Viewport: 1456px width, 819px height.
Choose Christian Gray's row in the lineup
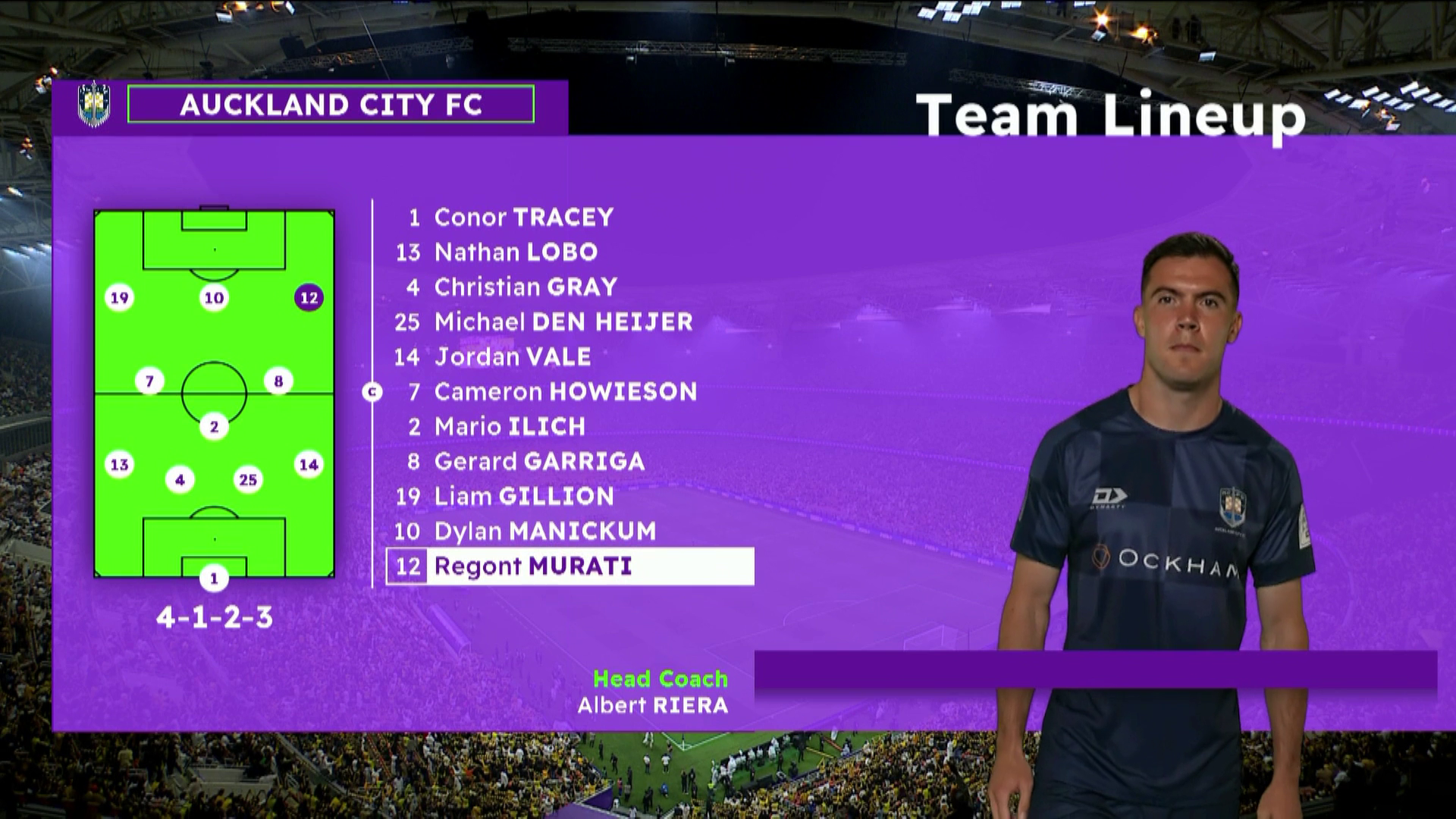click(525, 287)
